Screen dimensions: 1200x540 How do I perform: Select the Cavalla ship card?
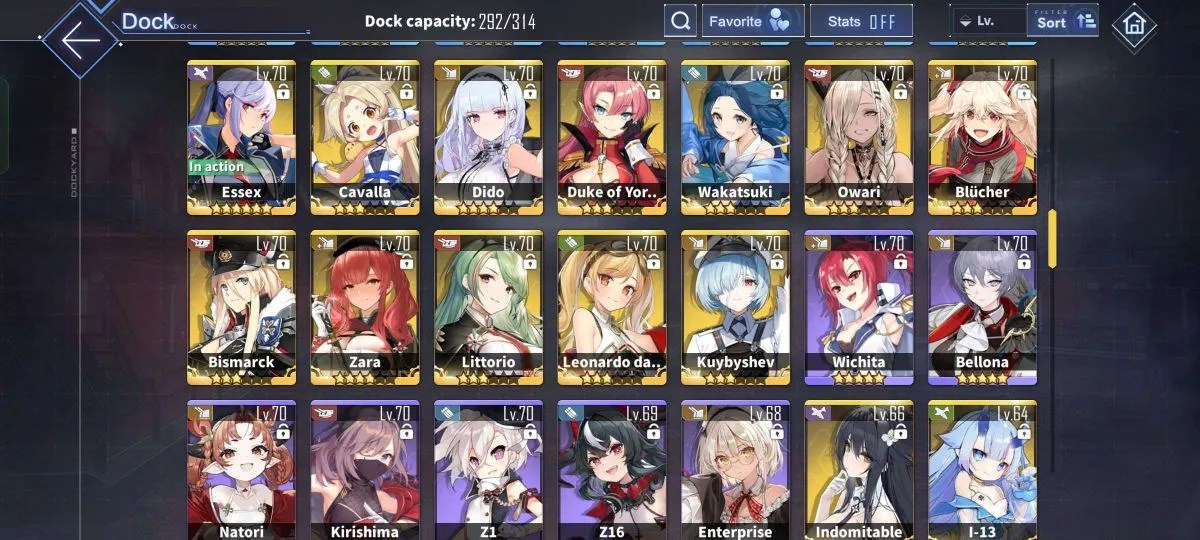tap(365, 135)
